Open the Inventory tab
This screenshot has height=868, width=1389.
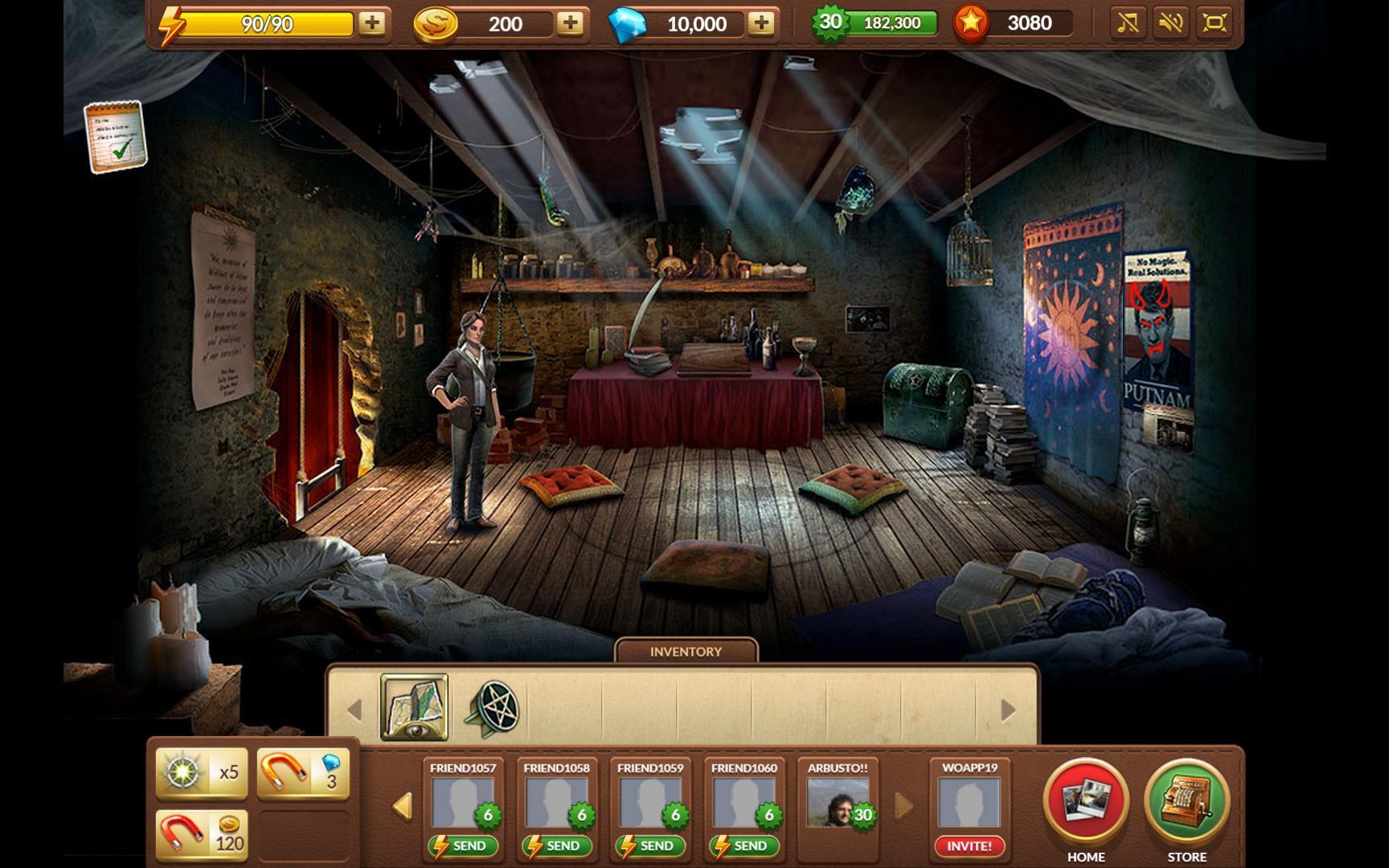(x=686, y=651)
